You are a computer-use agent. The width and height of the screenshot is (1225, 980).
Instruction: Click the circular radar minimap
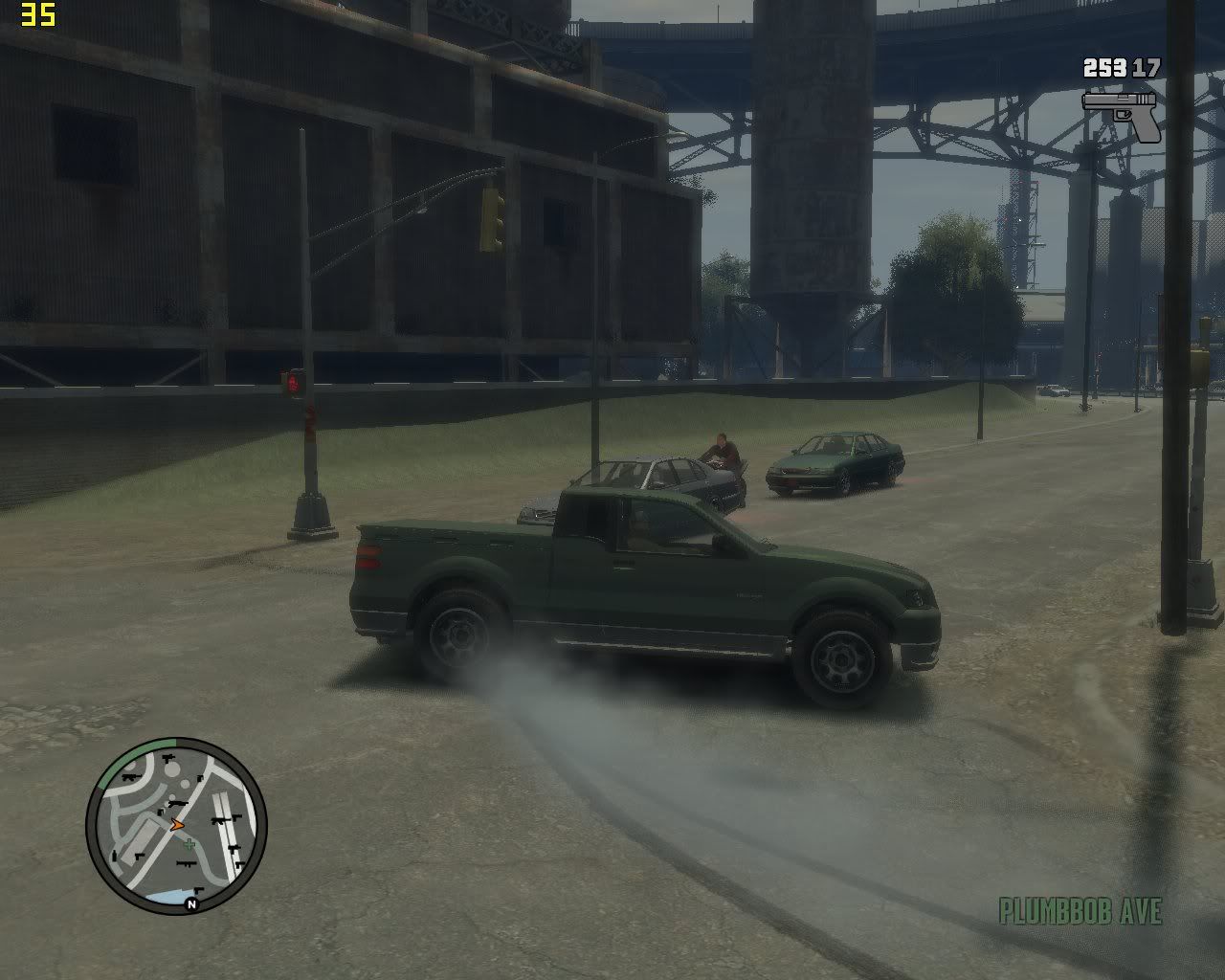click(176, 825)
